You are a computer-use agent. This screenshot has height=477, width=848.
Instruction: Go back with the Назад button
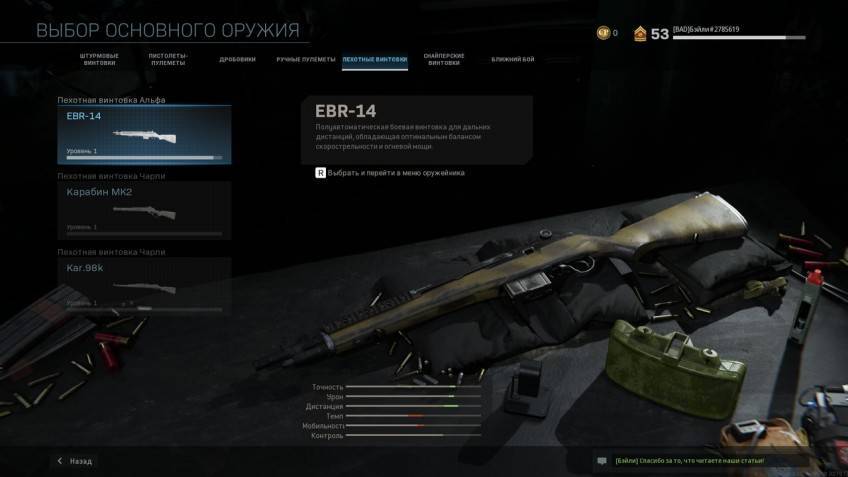click(x=75, y=461)
